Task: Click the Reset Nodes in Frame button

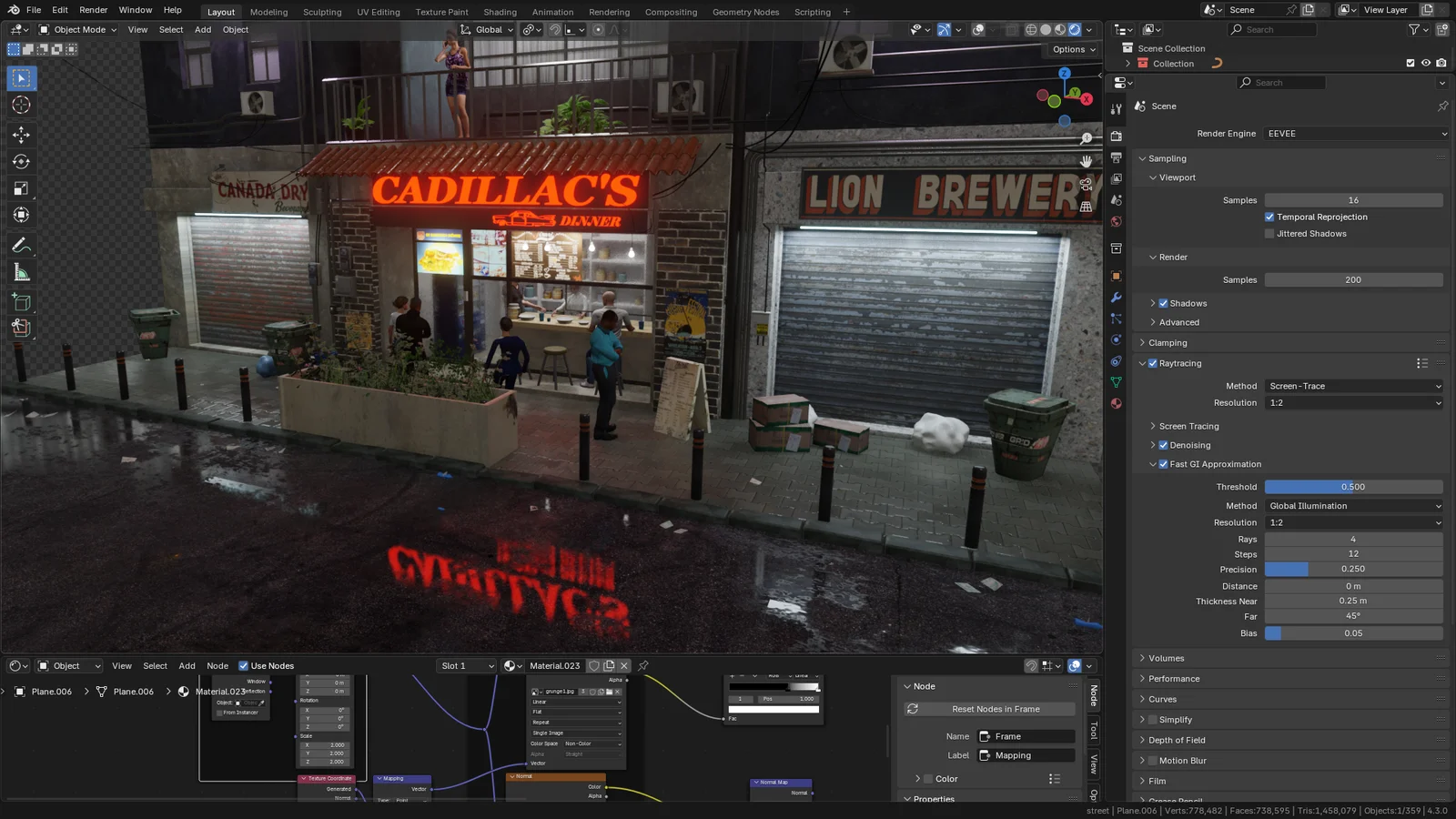Action: click(x=988, y=708)
